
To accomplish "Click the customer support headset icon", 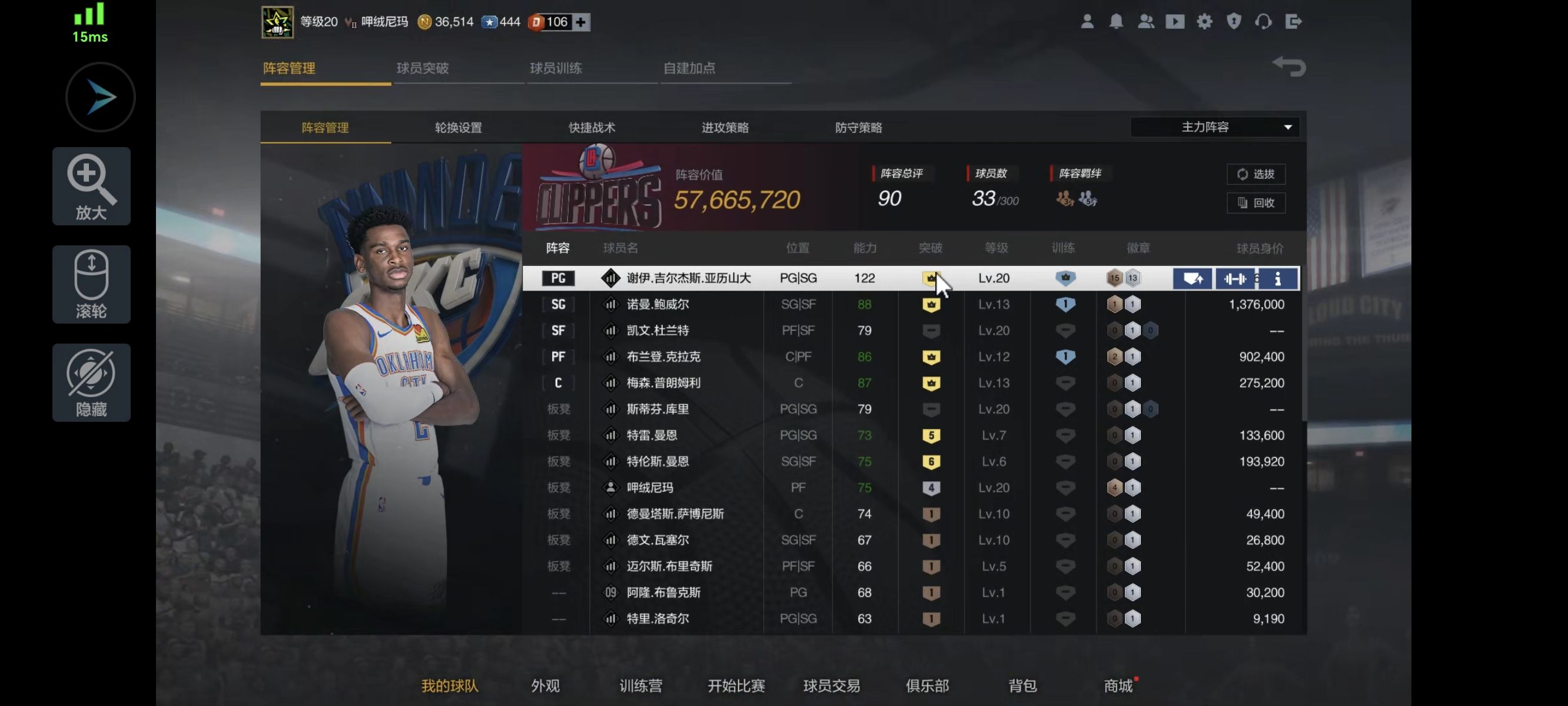I will [1263, 22].
